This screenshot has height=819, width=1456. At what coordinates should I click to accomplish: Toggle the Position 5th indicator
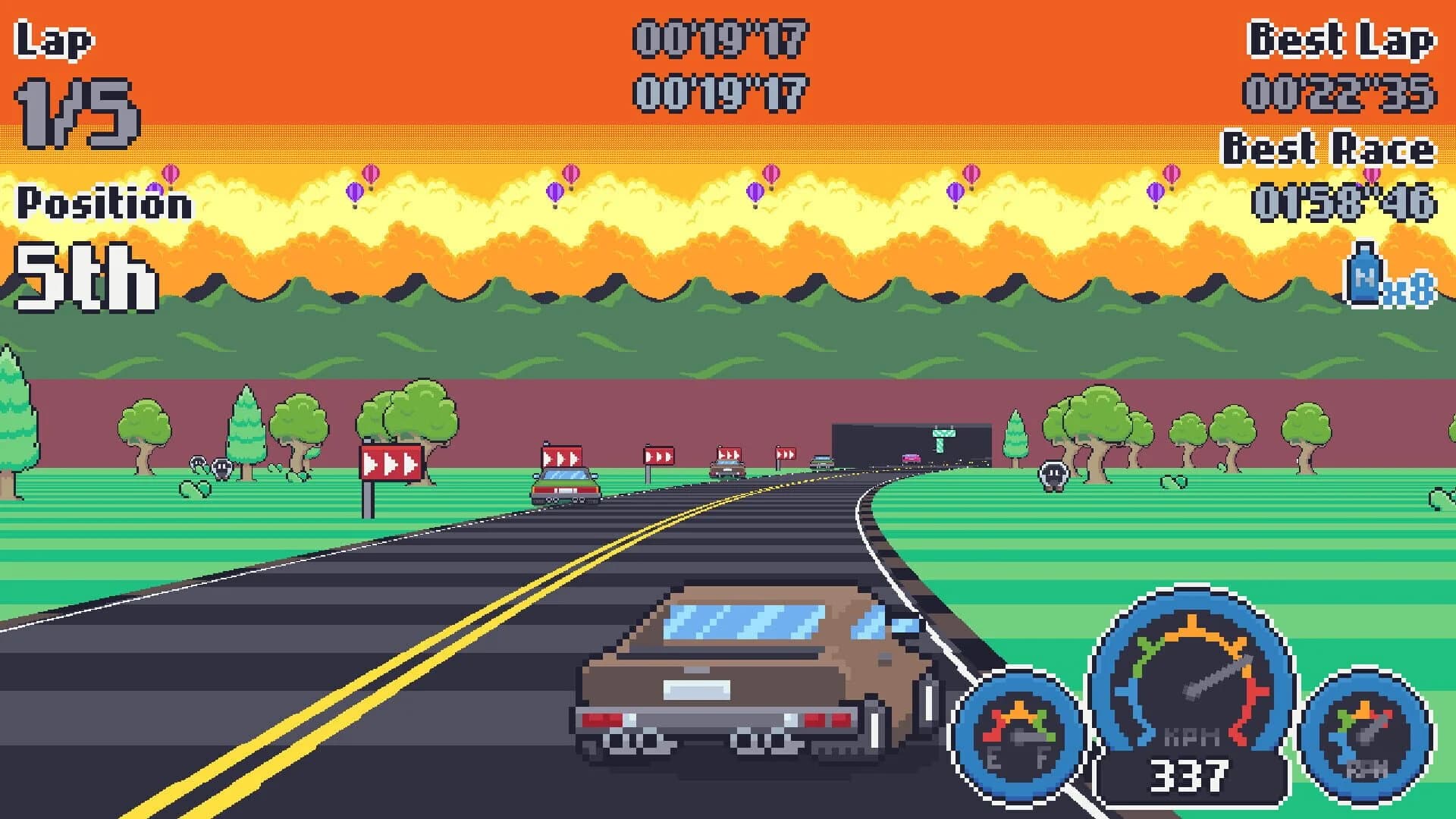click(x=83, y=277)
